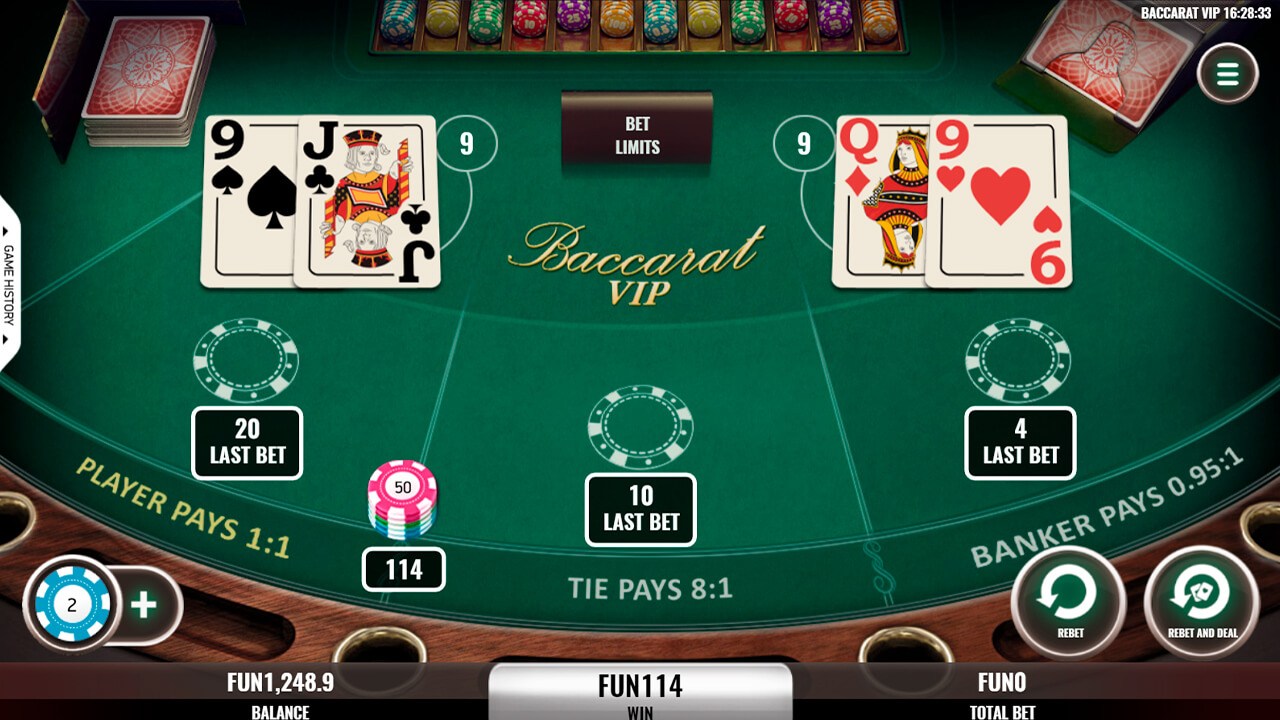The image size is (1280, 720).
Task: Click the 4 Last Bet marker
Action: point(1020,442)
